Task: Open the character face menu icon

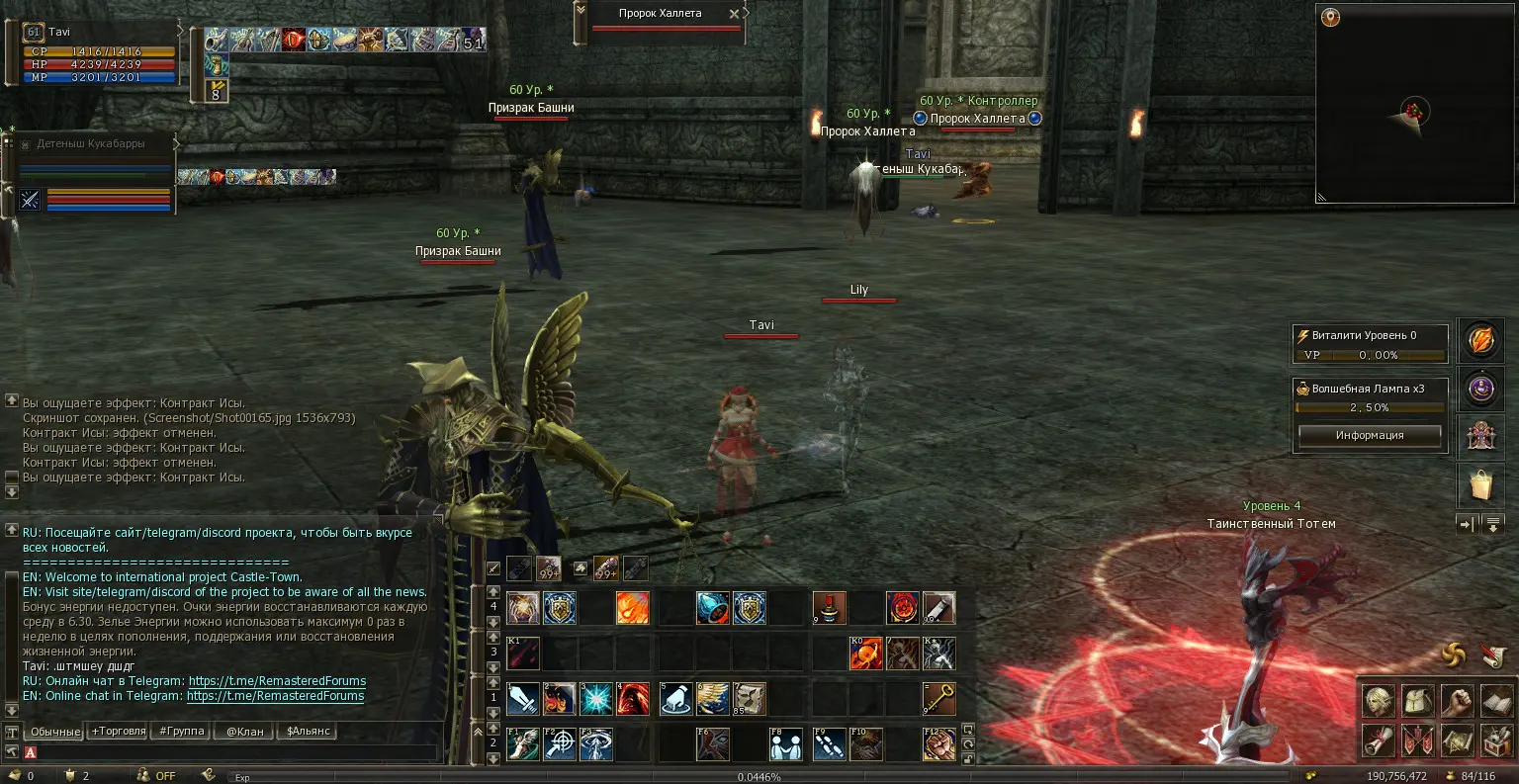Action: (1379, 701)
